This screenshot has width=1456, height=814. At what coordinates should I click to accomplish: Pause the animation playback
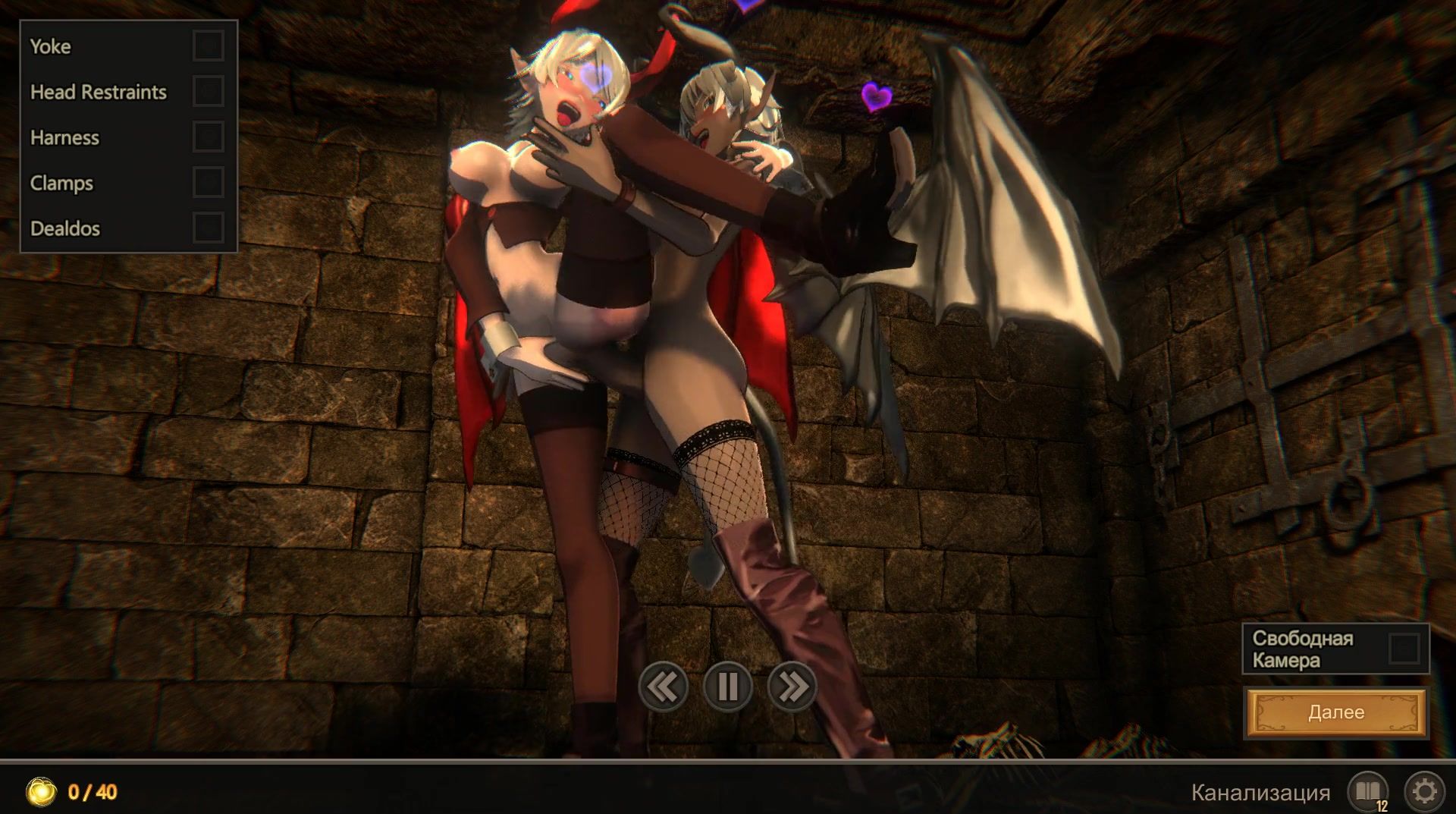coord(727,687)
